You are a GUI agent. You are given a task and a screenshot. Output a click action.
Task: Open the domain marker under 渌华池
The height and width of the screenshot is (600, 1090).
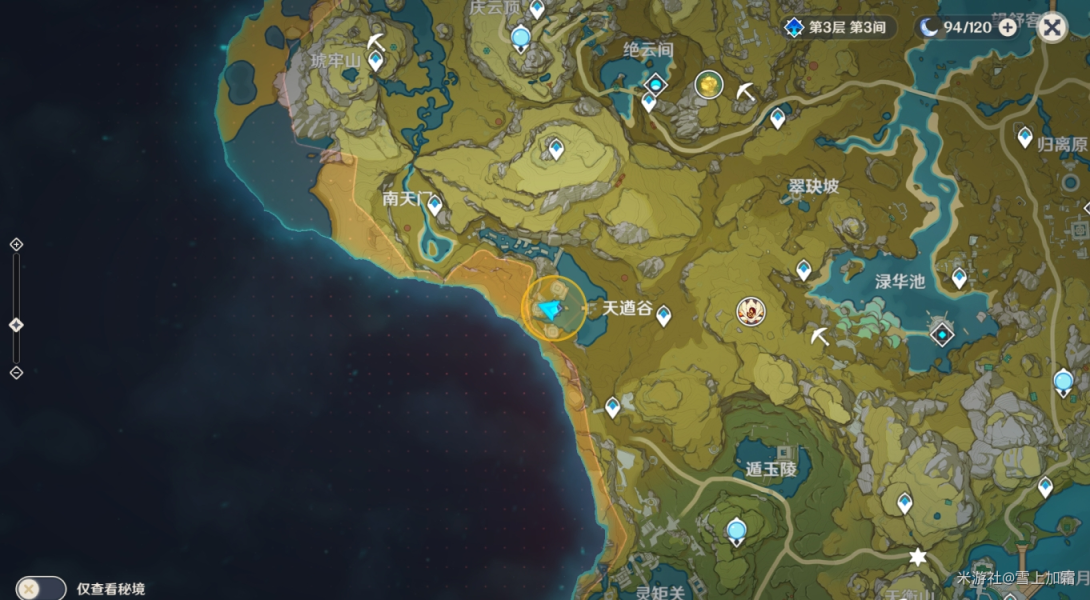(941, 333)
